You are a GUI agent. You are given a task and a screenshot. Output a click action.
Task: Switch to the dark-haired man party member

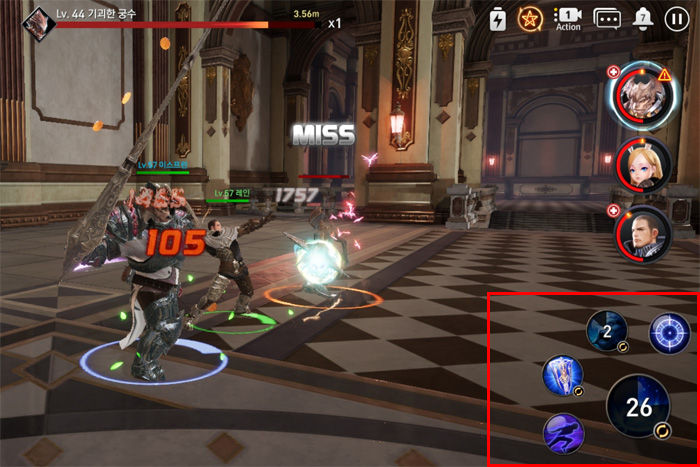pyautogui.click(x=641, y=234)
